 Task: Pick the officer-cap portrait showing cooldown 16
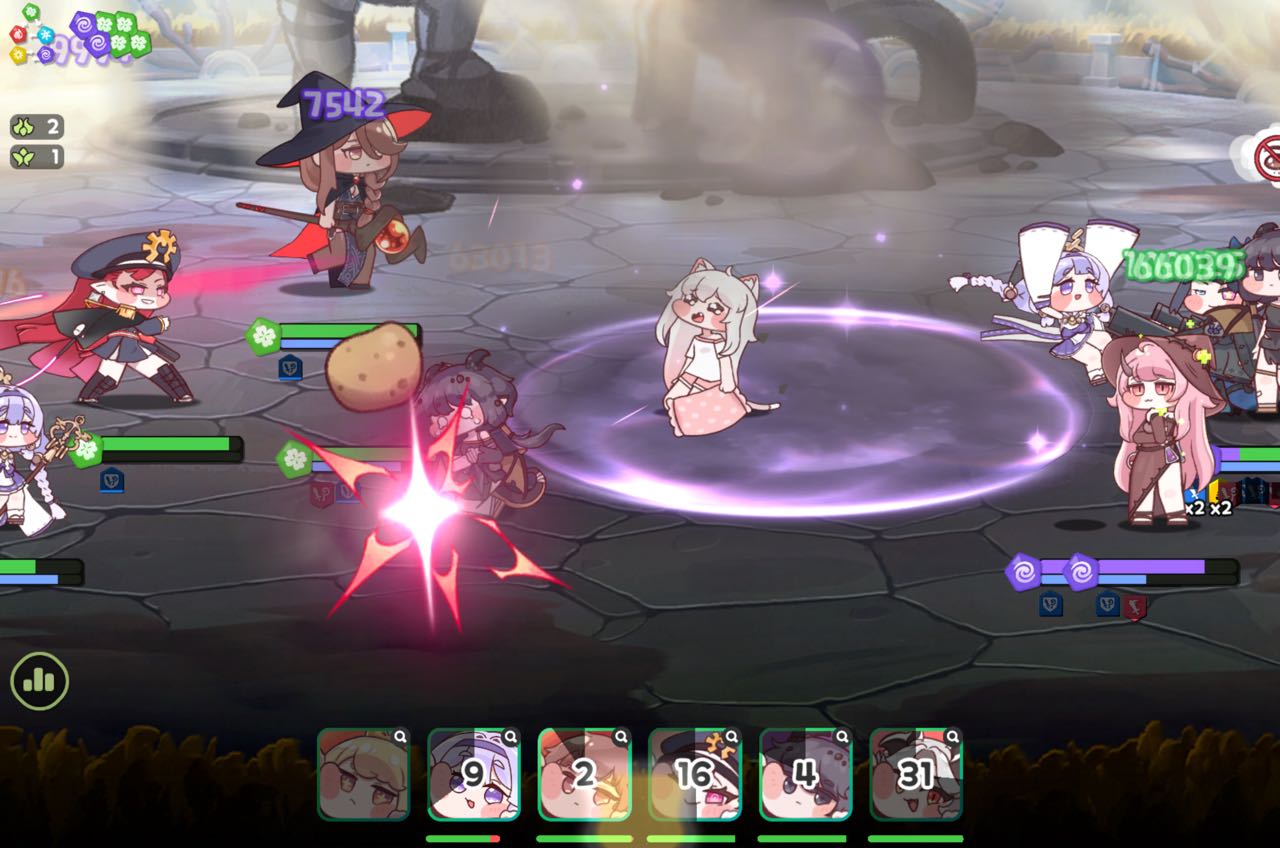coord(695,774)
